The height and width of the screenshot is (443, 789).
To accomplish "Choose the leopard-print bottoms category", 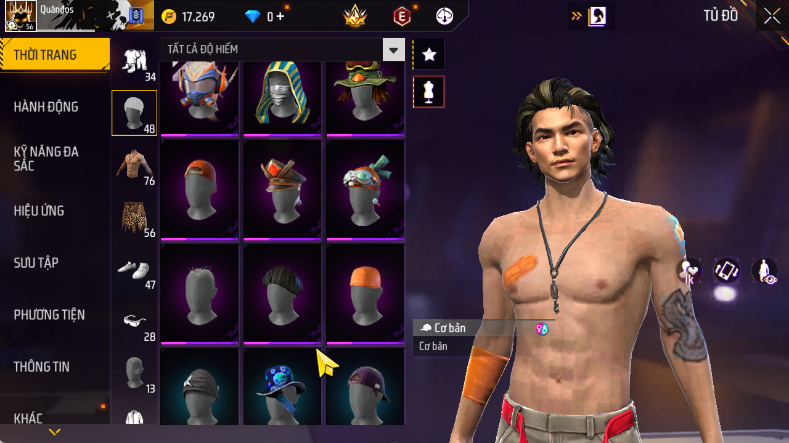I will point(133,217).
